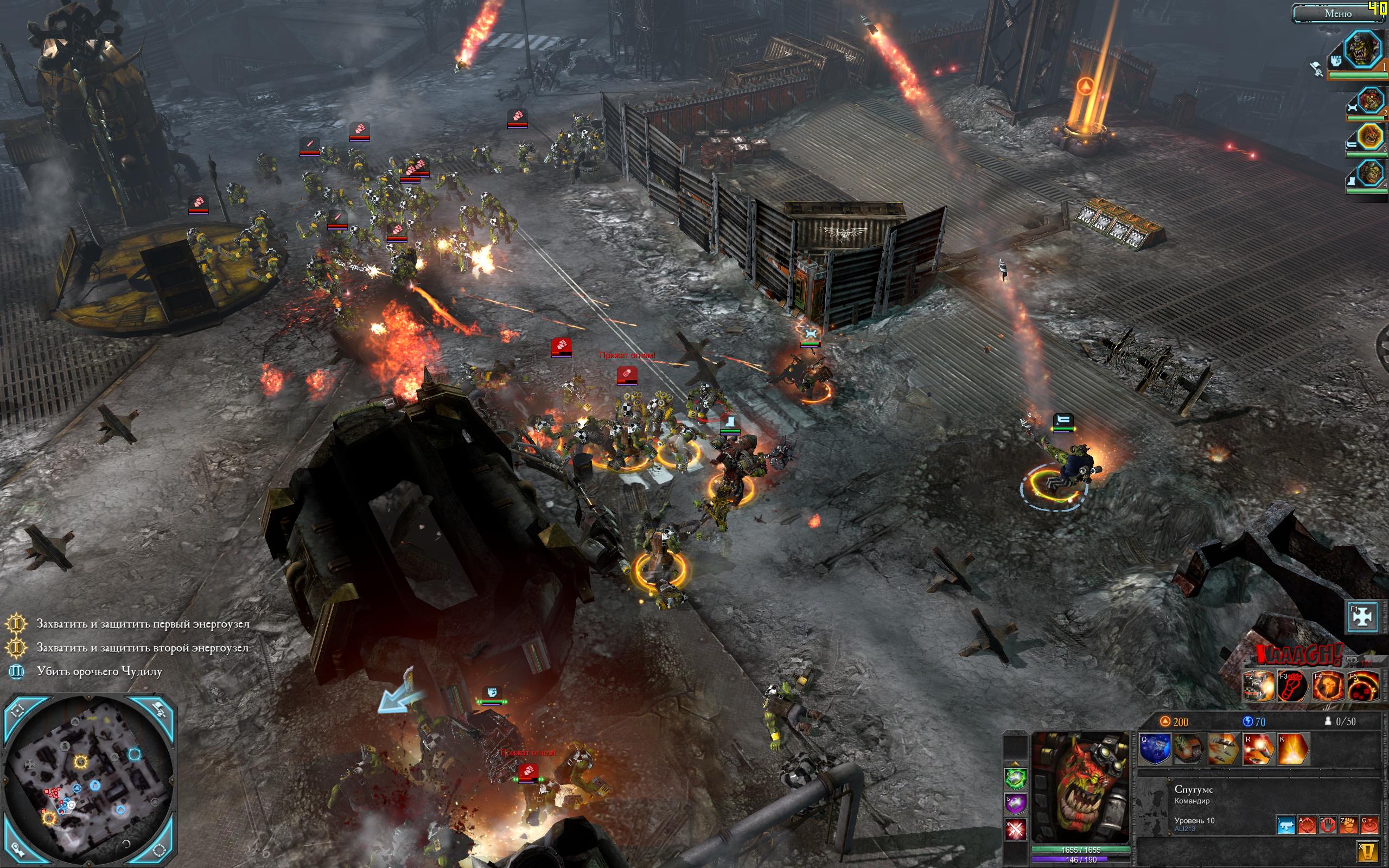The width and height of the screenshot is (1389, 868).
Task: Click the crosshair button on the minimap corner
Action: pyautogui.click(x=18, y=710)
